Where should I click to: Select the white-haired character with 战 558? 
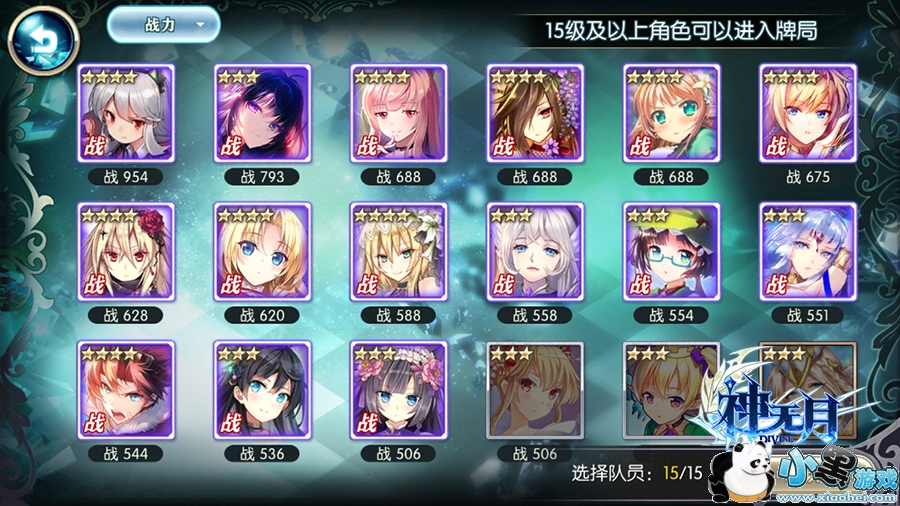534,251
